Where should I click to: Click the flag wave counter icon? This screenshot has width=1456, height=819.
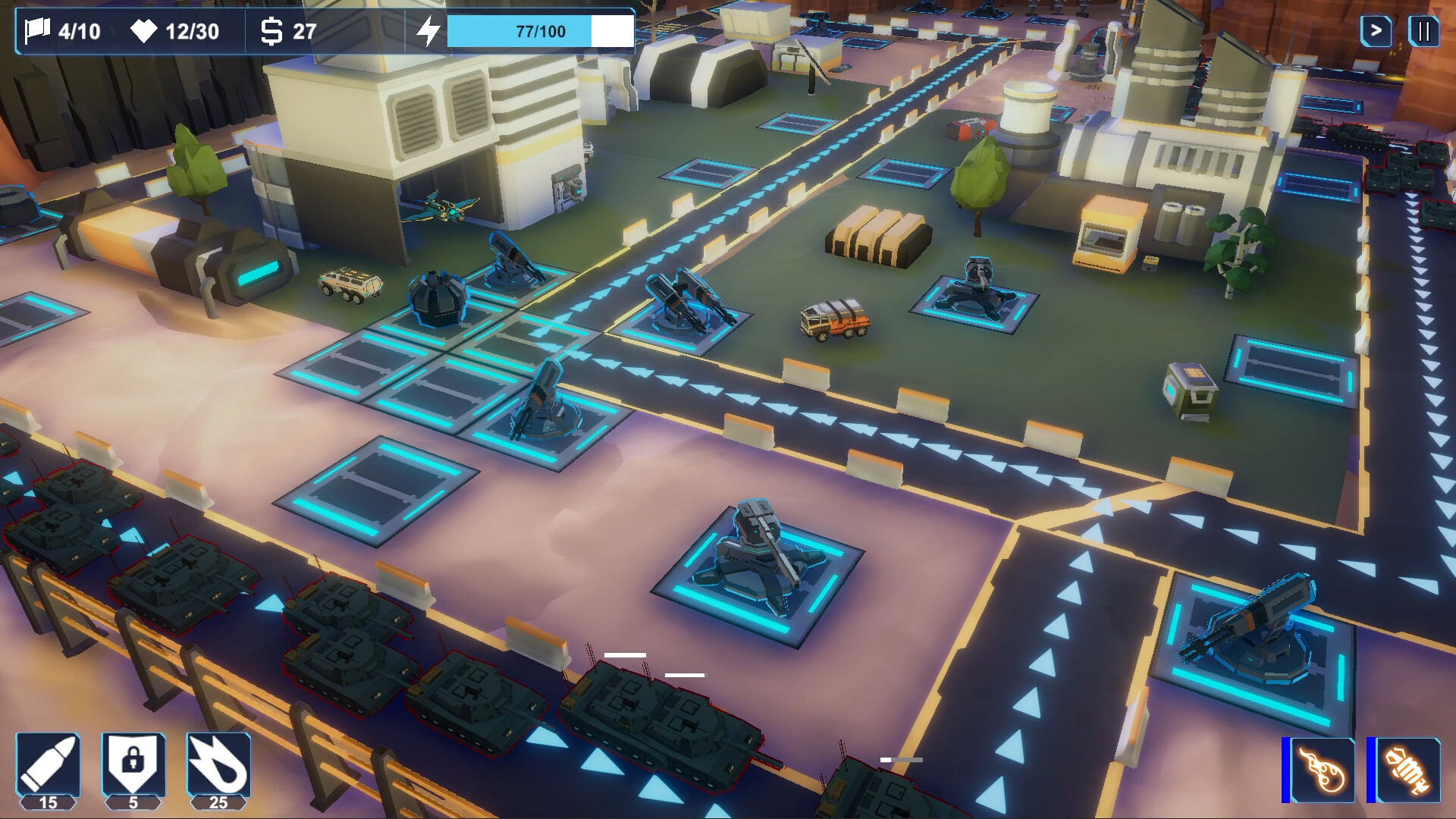pos(37,32)
